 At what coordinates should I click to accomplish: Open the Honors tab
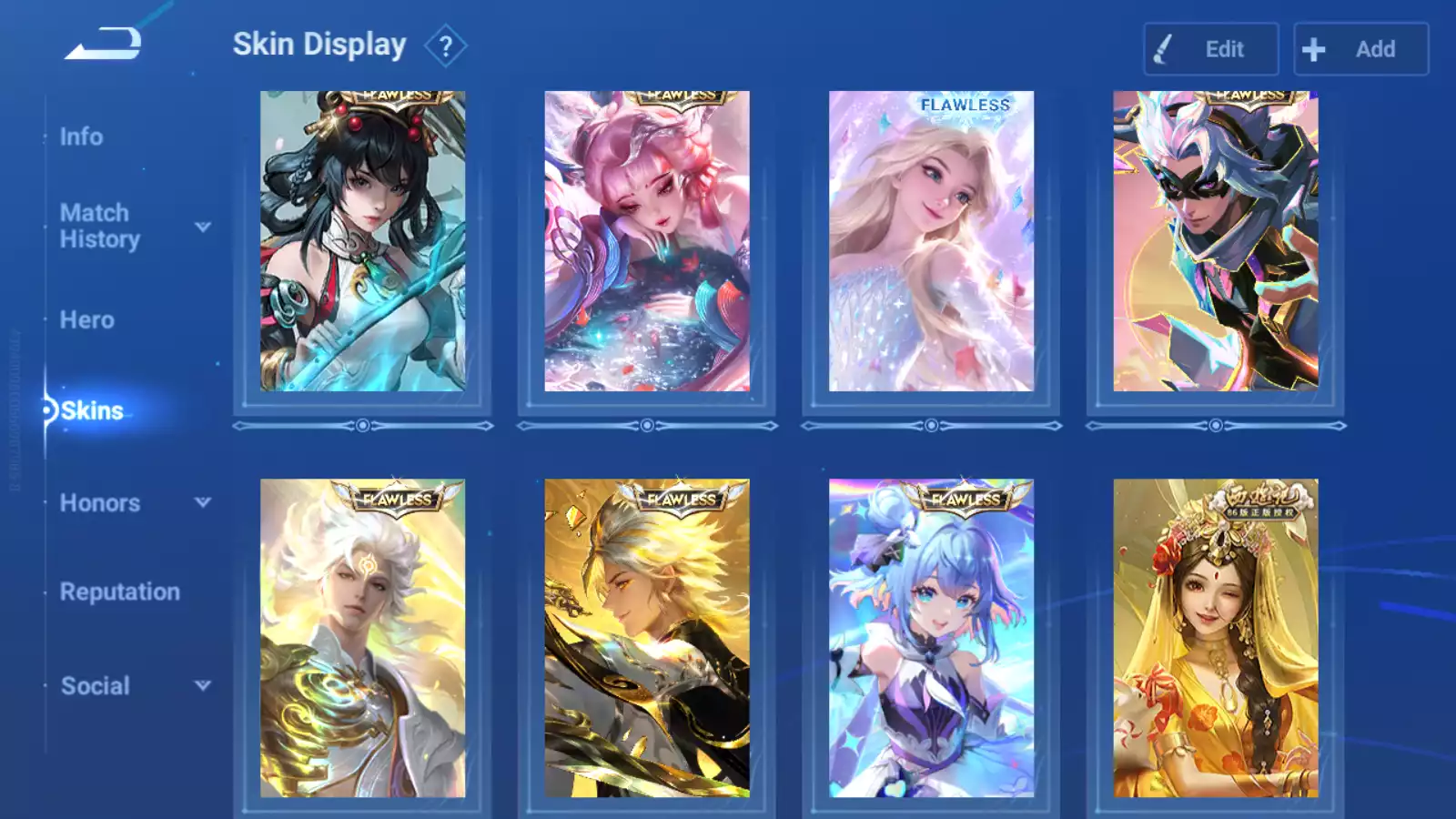click(x=99, y=502)
